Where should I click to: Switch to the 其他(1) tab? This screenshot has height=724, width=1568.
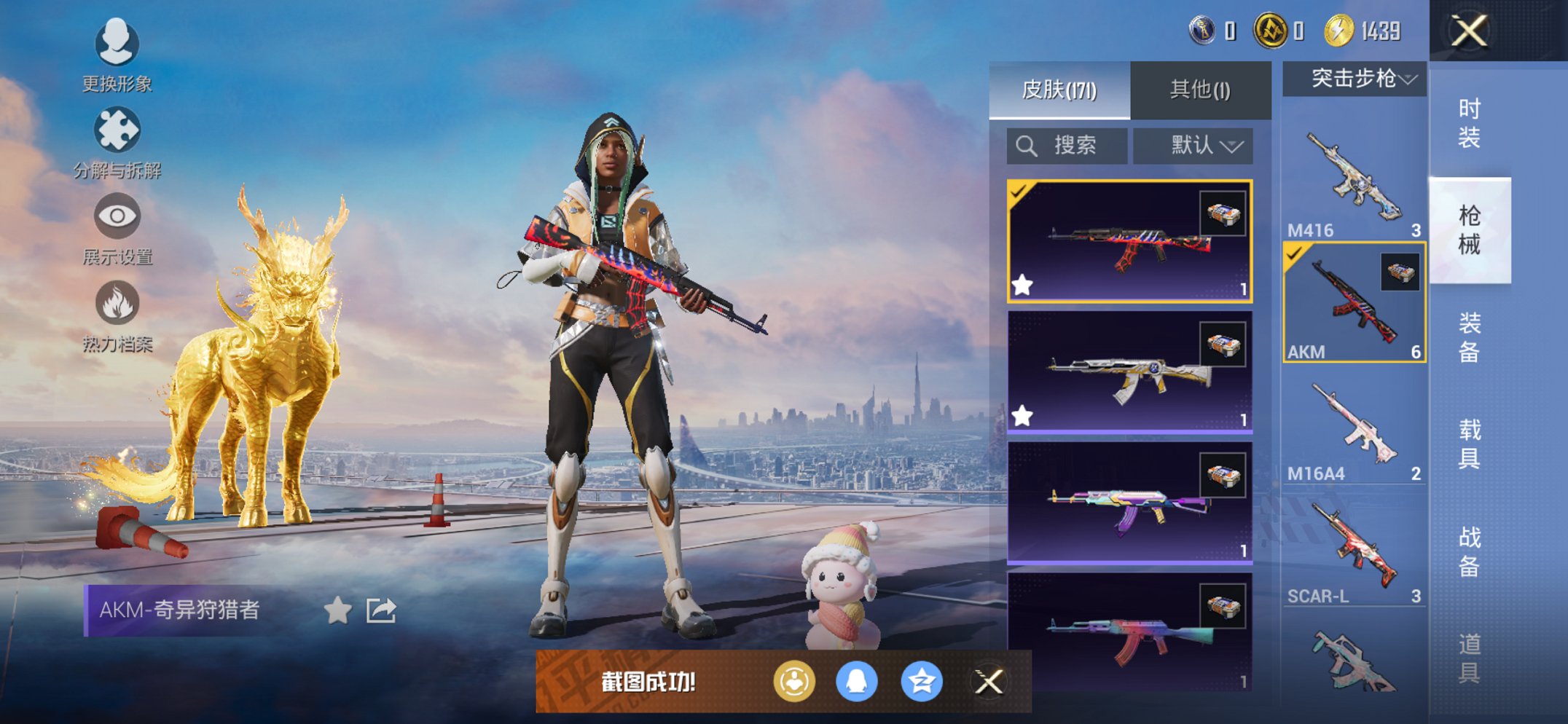[1200, 90]
